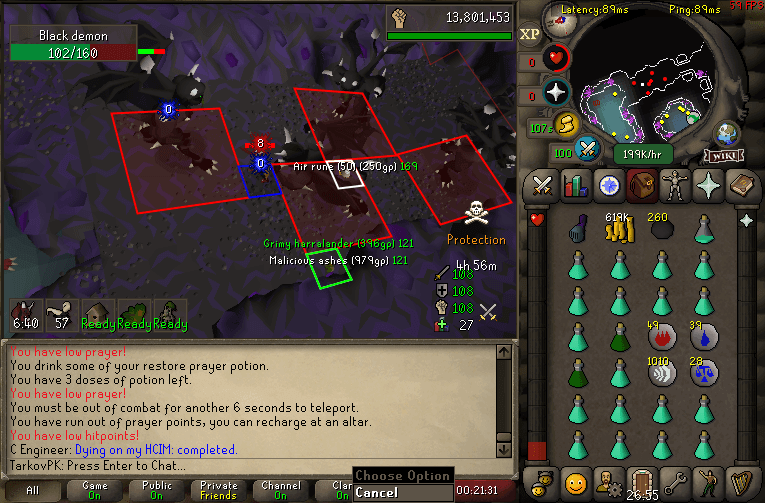Select the law rune stack
This screenshot has height=503, width=765.
click(704, 372)
